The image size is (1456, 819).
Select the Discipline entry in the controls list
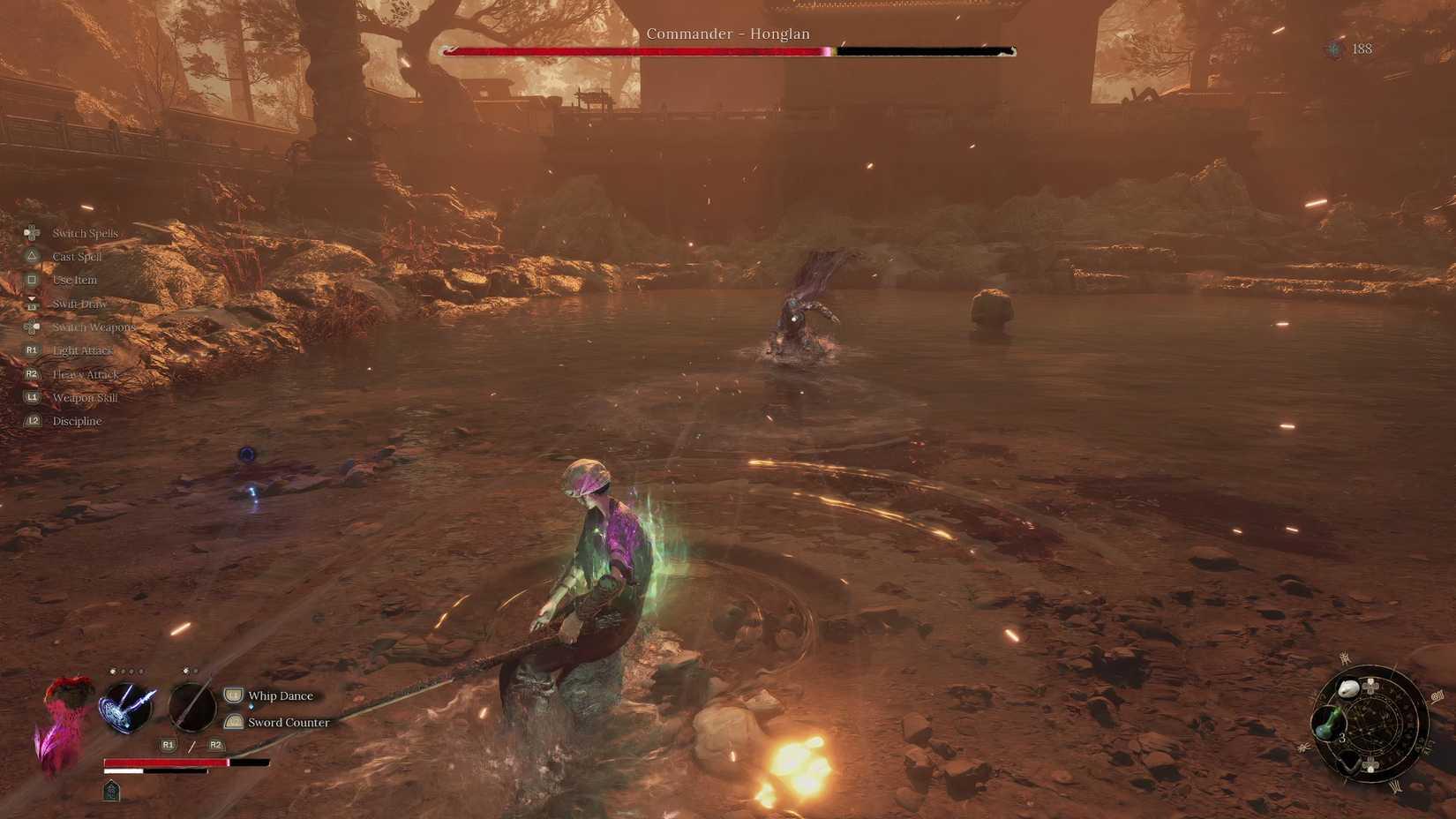click(x=77, y=421)
